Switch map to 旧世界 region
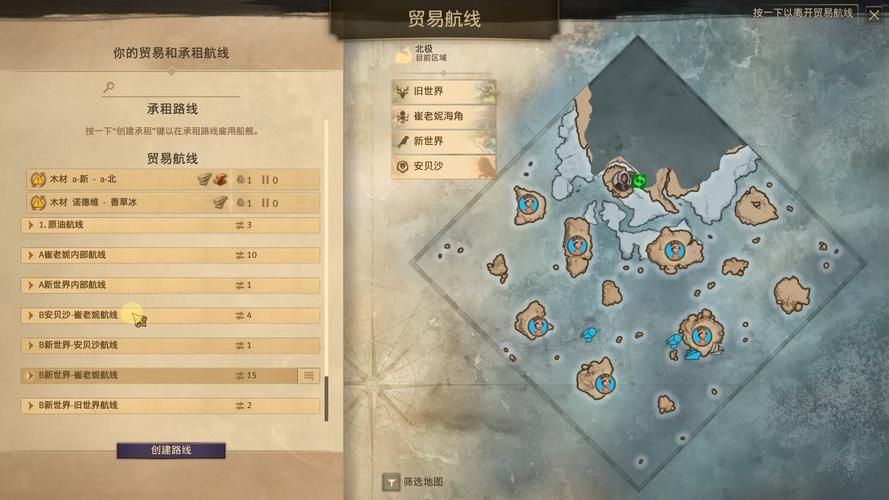Image resolution: width=889 pixels, height=500 pixels. pos(443,91)
